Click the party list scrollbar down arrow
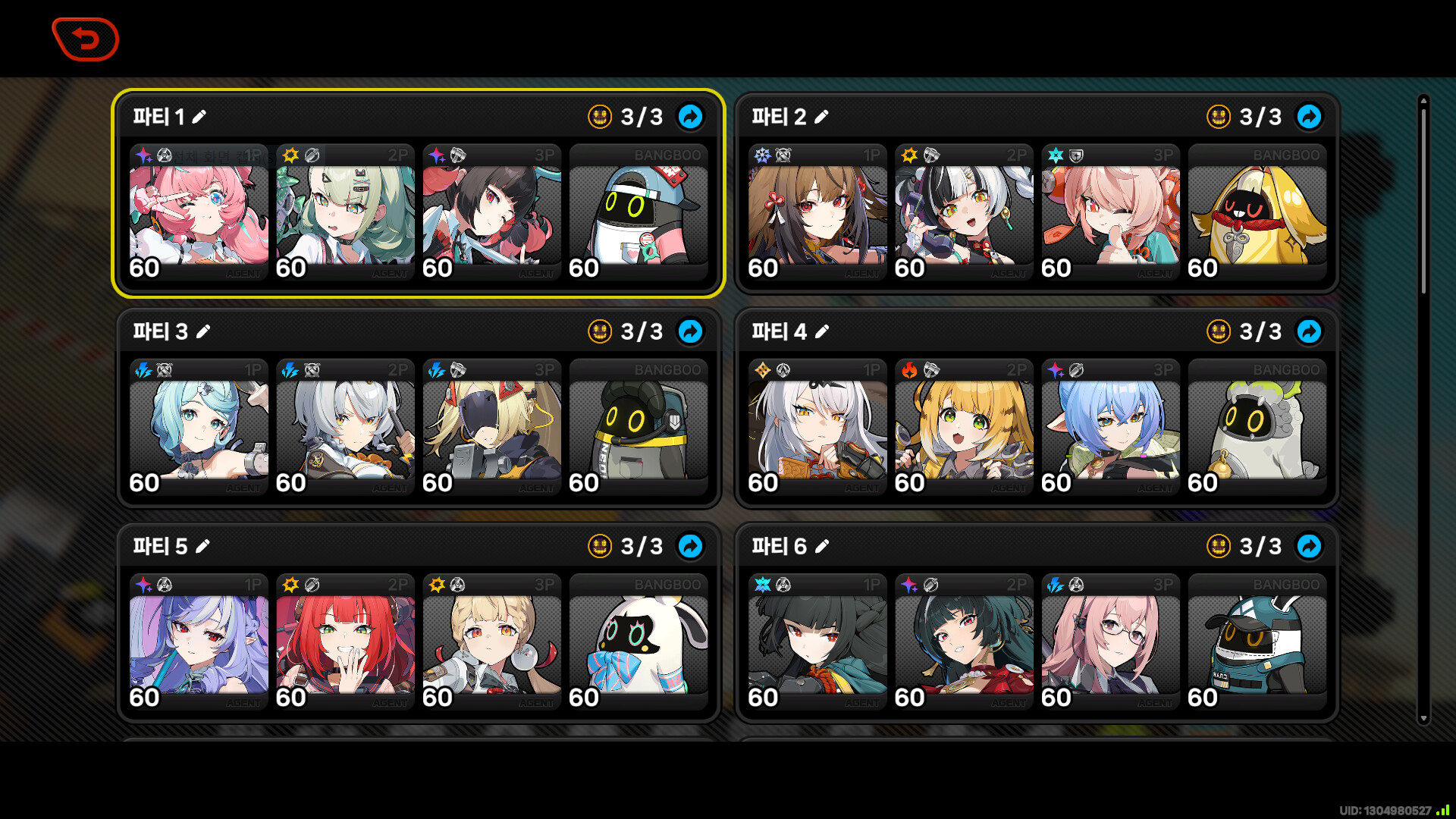 1423,718
